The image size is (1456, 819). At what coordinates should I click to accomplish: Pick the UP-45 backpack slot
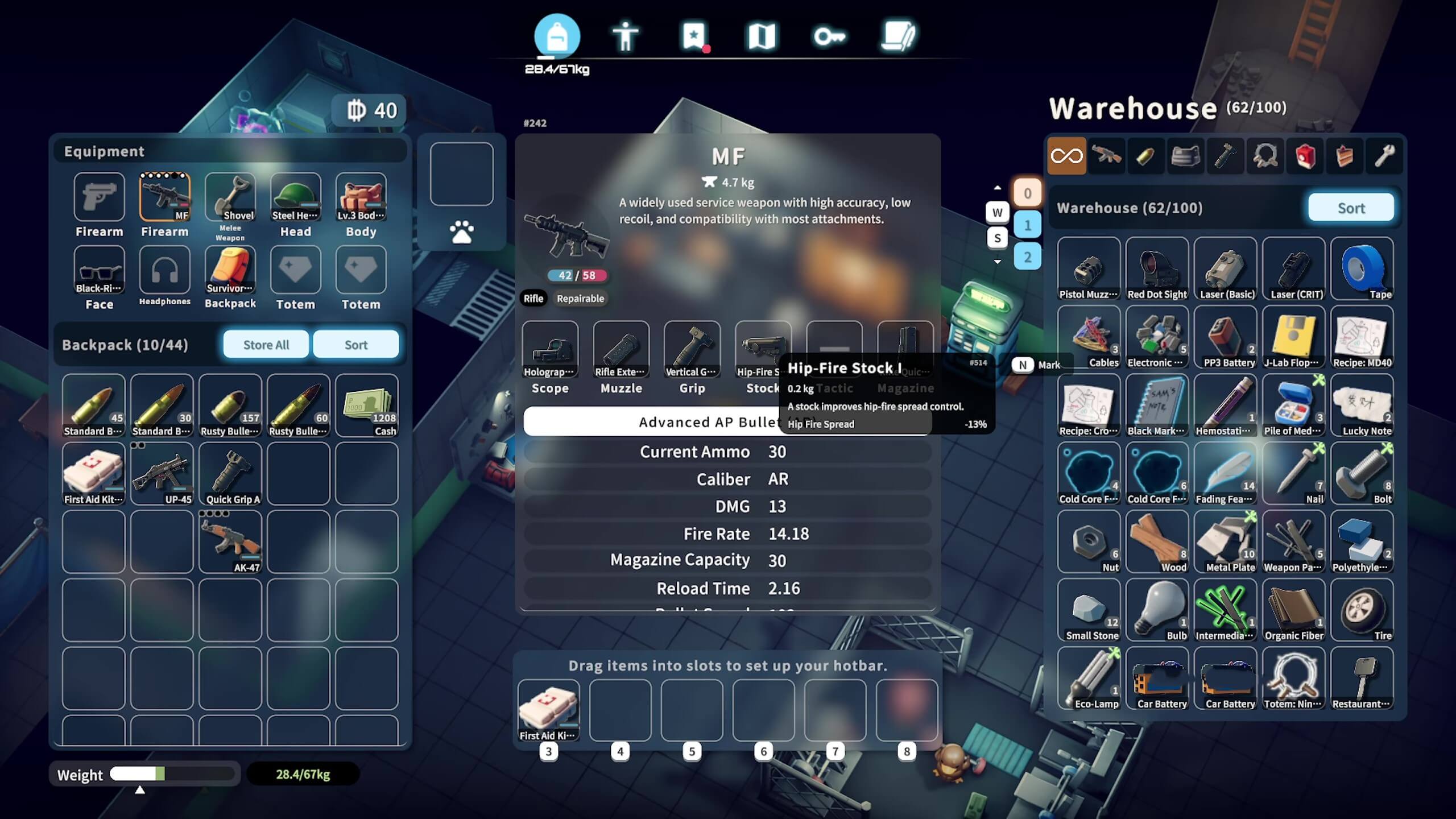click(x=162, y=473)
